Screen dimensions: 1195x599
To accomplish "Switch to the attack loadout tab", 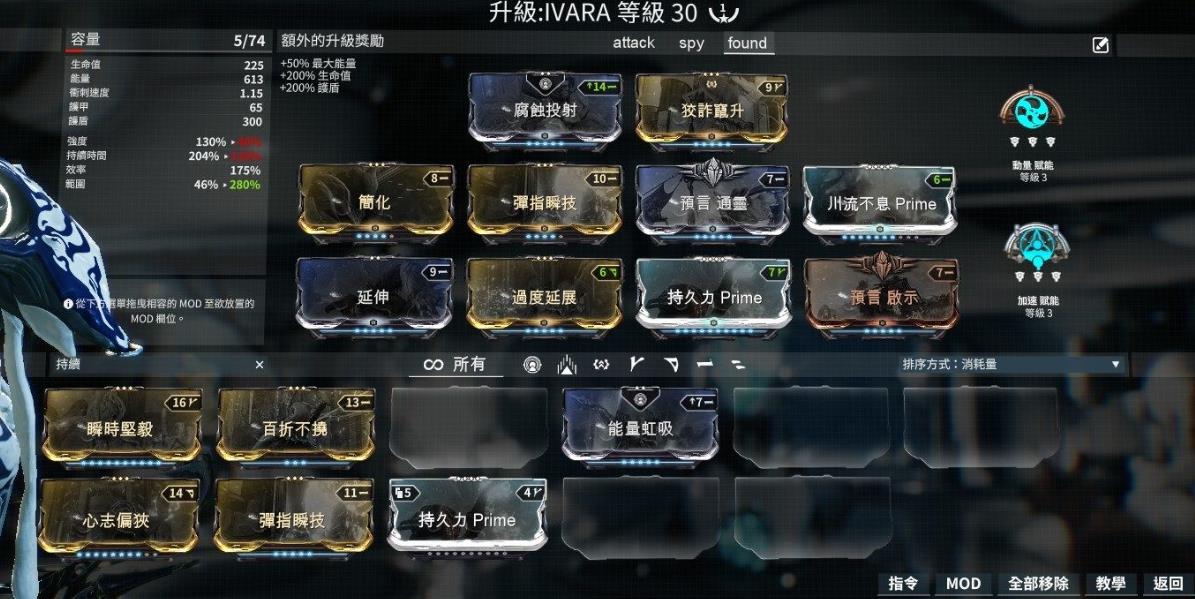I will coord(633,43).
